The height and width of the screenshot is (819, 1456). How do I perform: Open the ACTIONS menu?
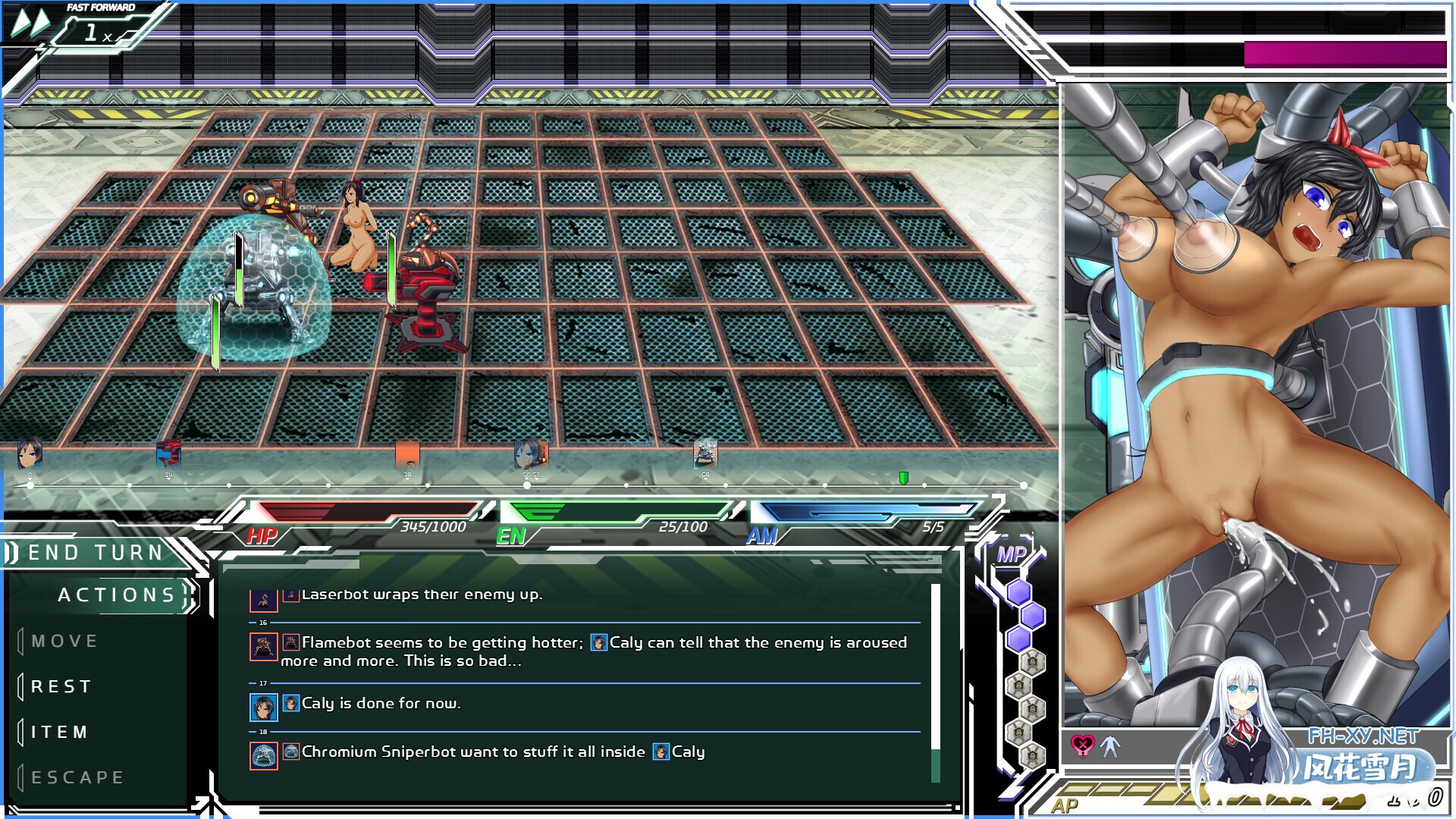pos(117,595)
